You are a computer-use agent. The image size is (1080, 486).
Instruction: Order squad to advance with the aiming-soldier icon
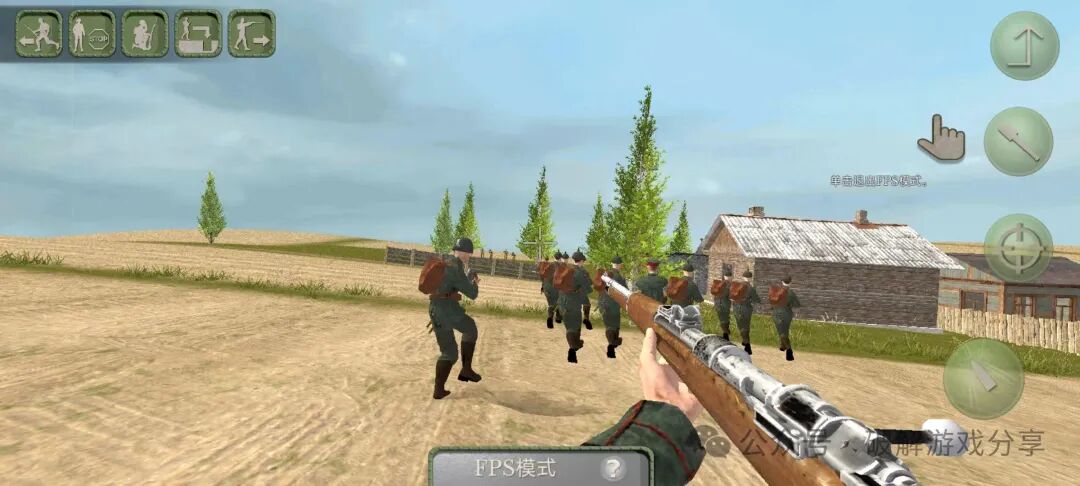click(251, 33)
